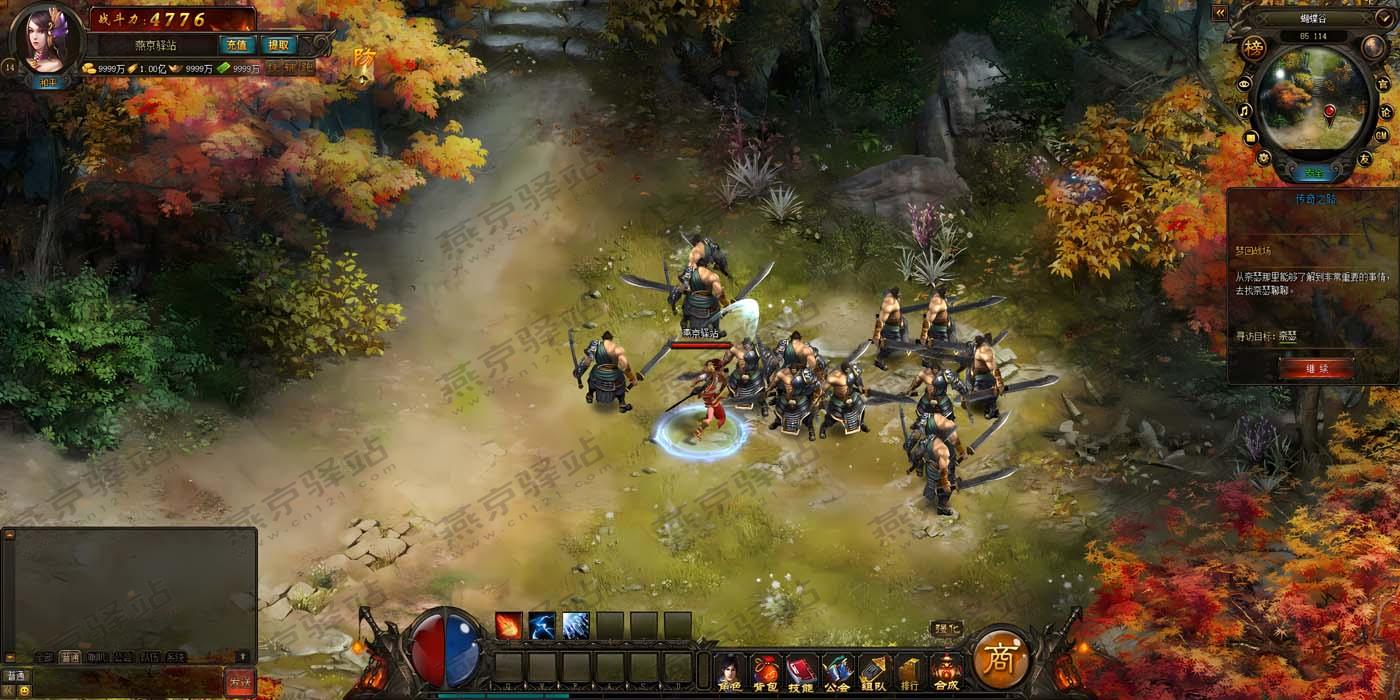Show the 技能 skills book
This screenshot has width=1400, height=700.
[801, 672]
